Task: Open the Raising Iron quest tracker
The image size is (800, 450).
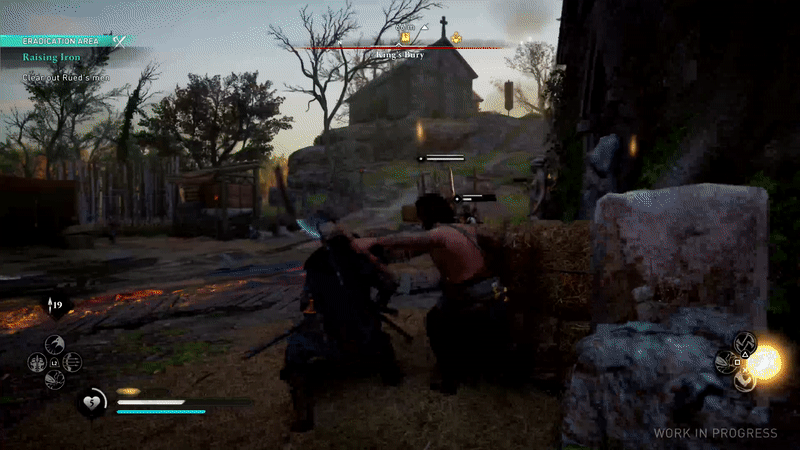Action: click(x=52, y=58)
